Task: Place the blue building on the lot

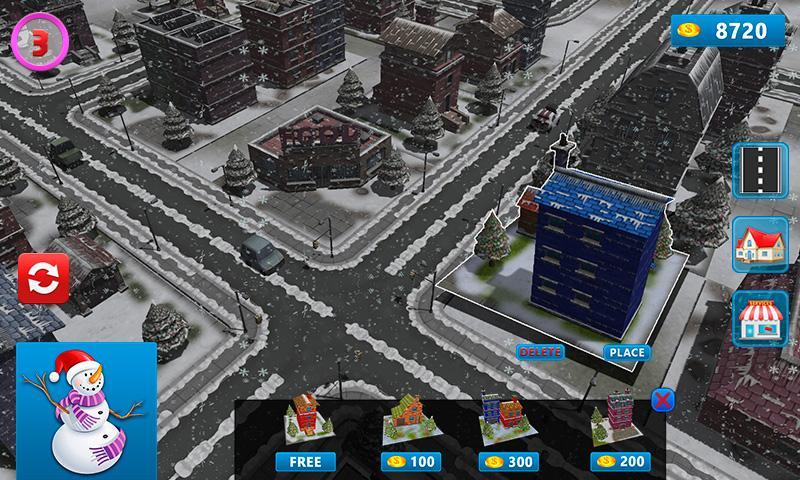Action: click(x=626, y=352)
